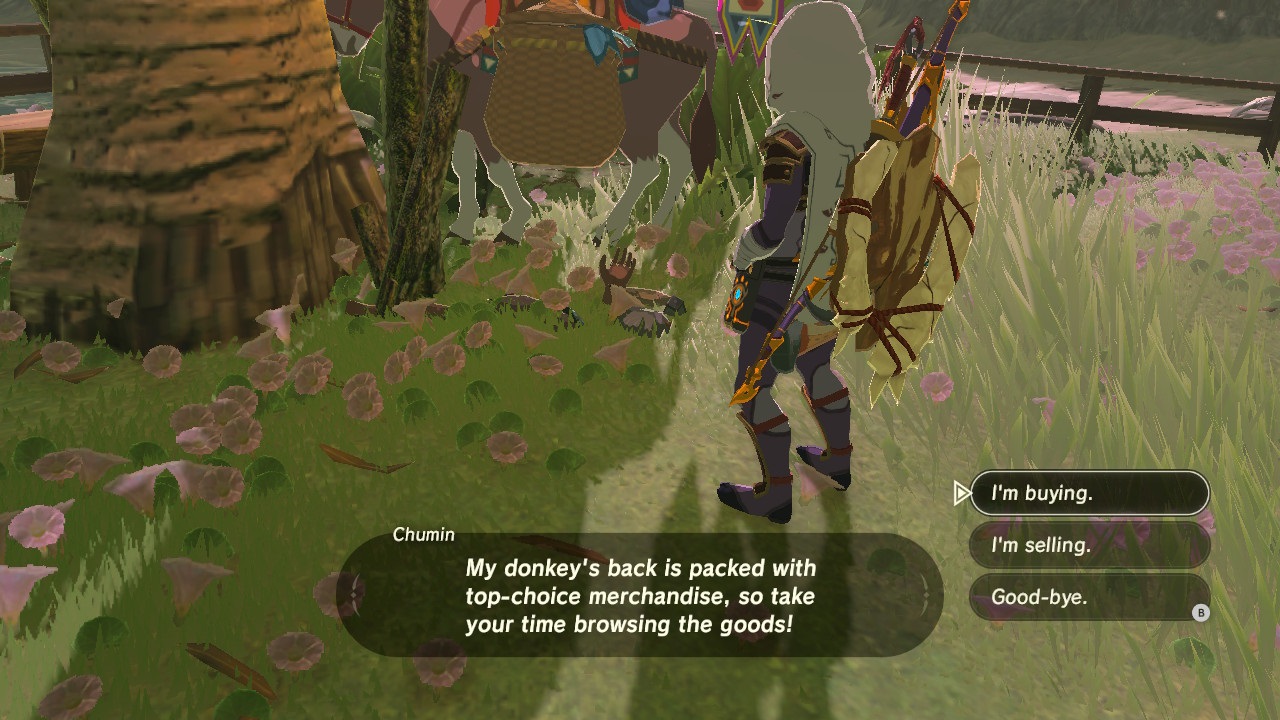Pick "Good-bye." to end the conversation

tap(1088, 598)
